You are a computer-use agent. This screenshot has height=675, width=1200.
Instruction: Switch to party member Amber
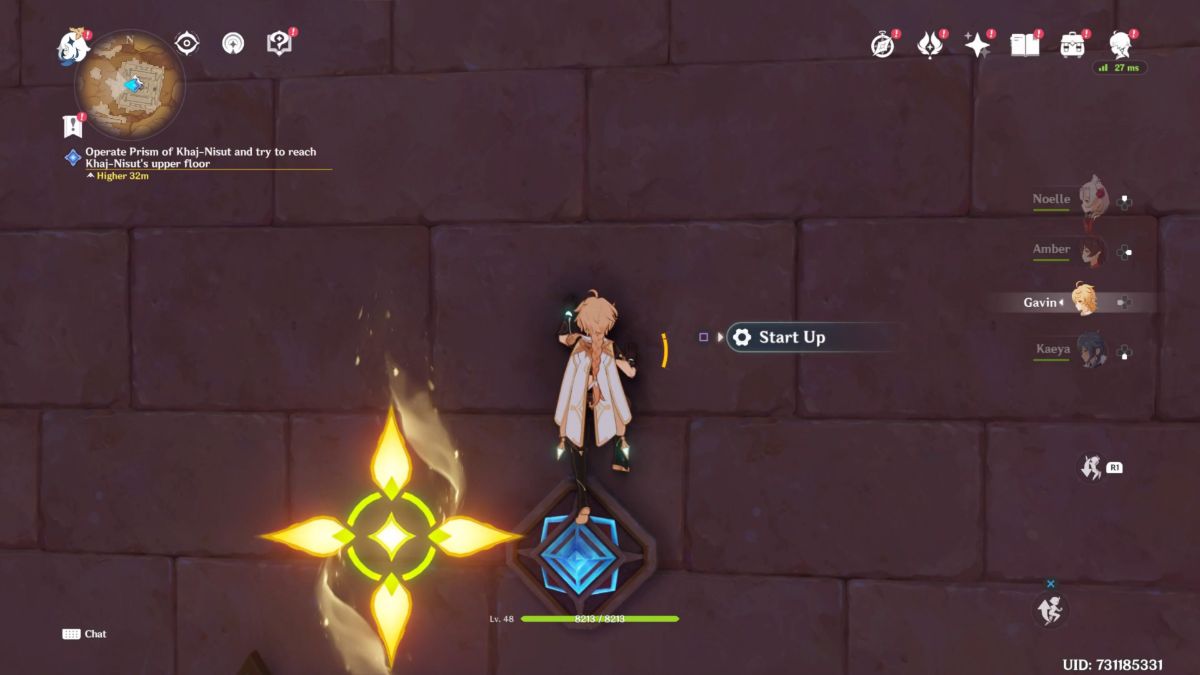tap(1090, 250)
